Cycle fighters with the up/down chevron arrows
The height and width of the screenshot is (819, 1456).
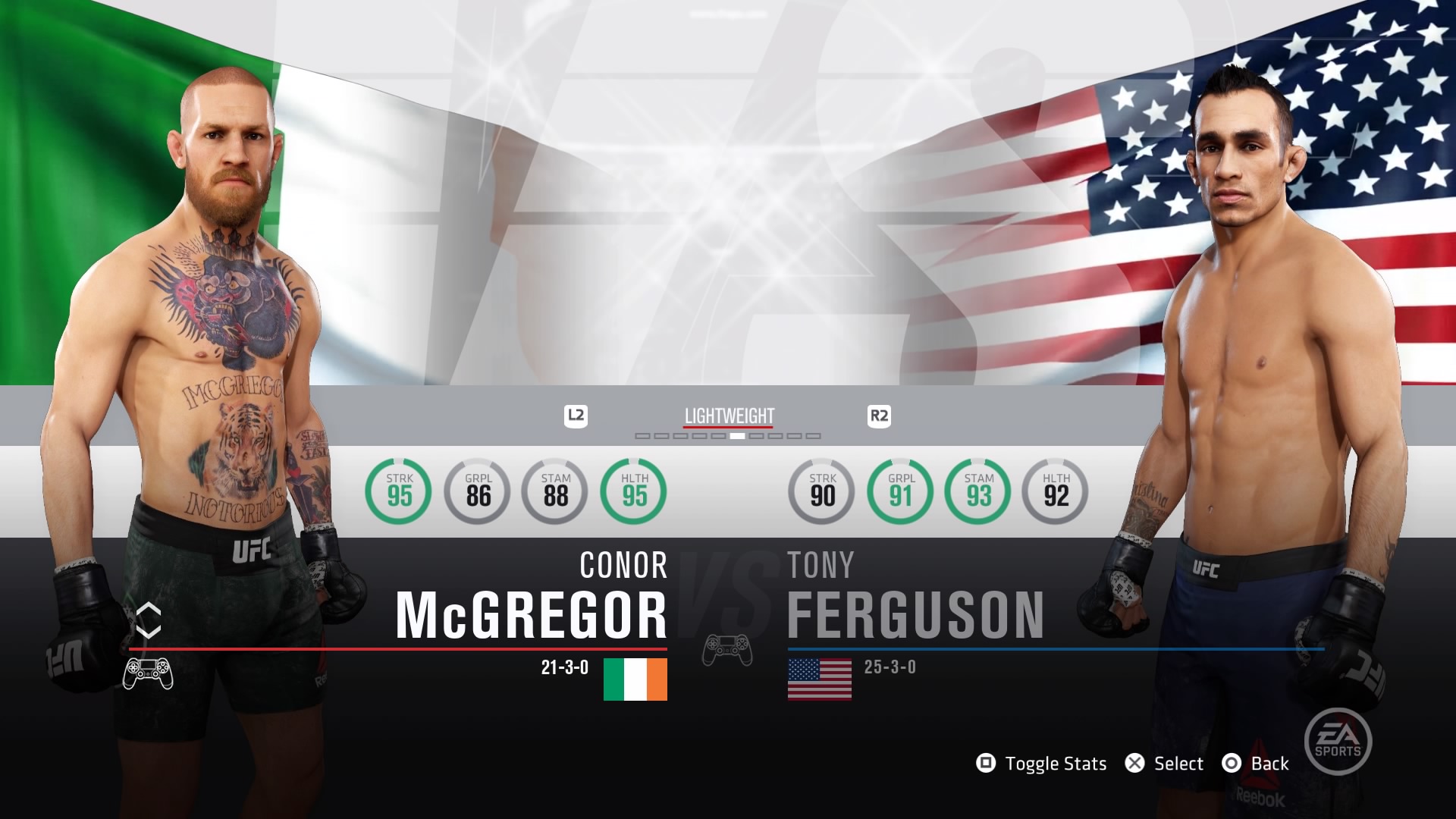pos(149,620)
